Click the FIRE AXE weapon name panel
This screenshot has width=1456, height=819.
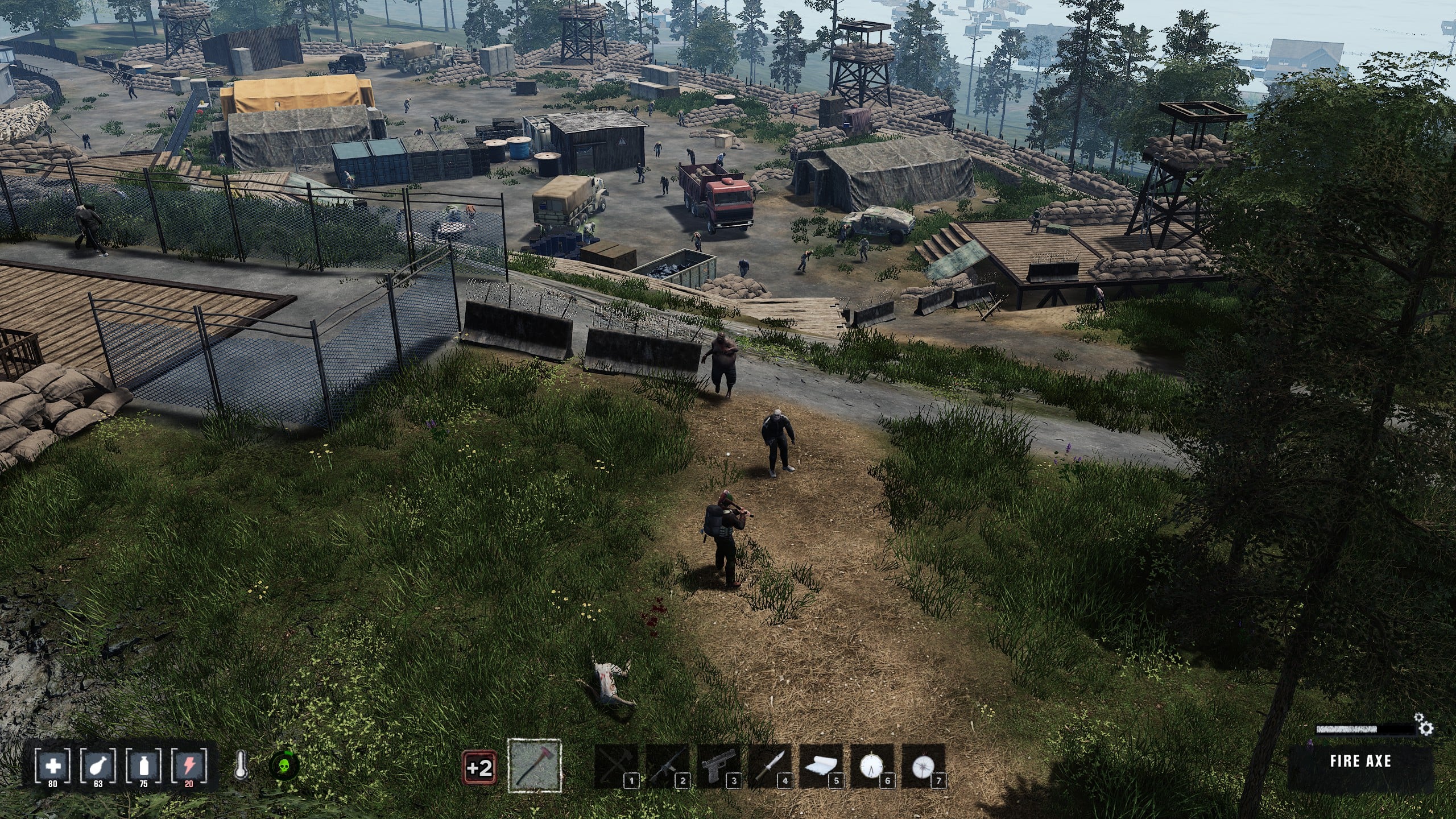coord(1360,761)
